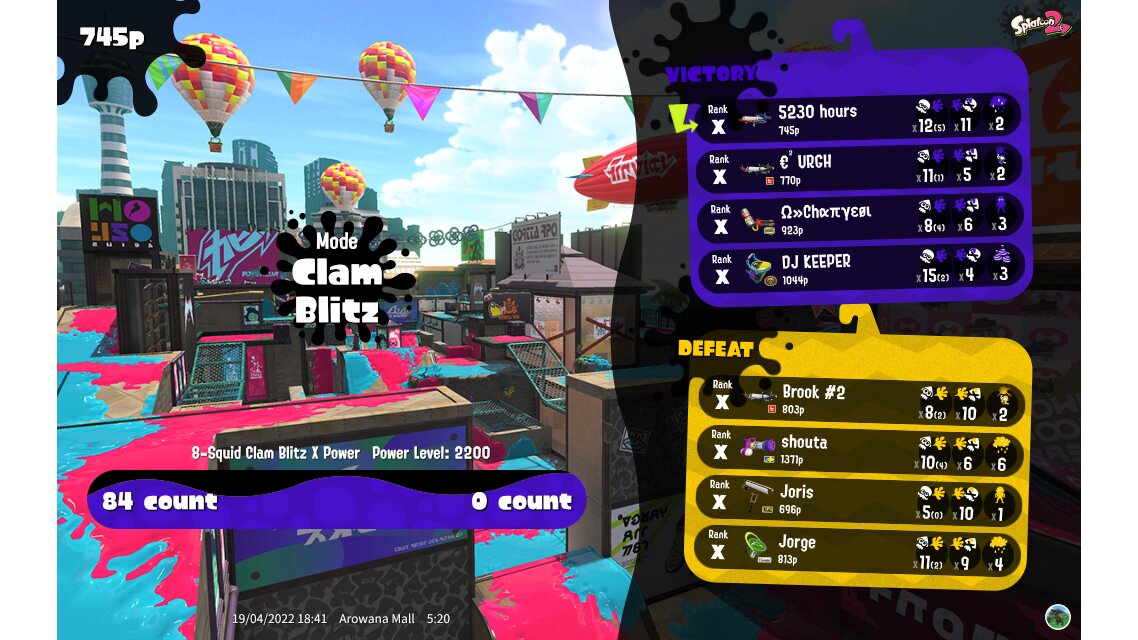Click the Splatoon 2 logo
This screenshot has width=1138, height=640.
(1041, 23)
